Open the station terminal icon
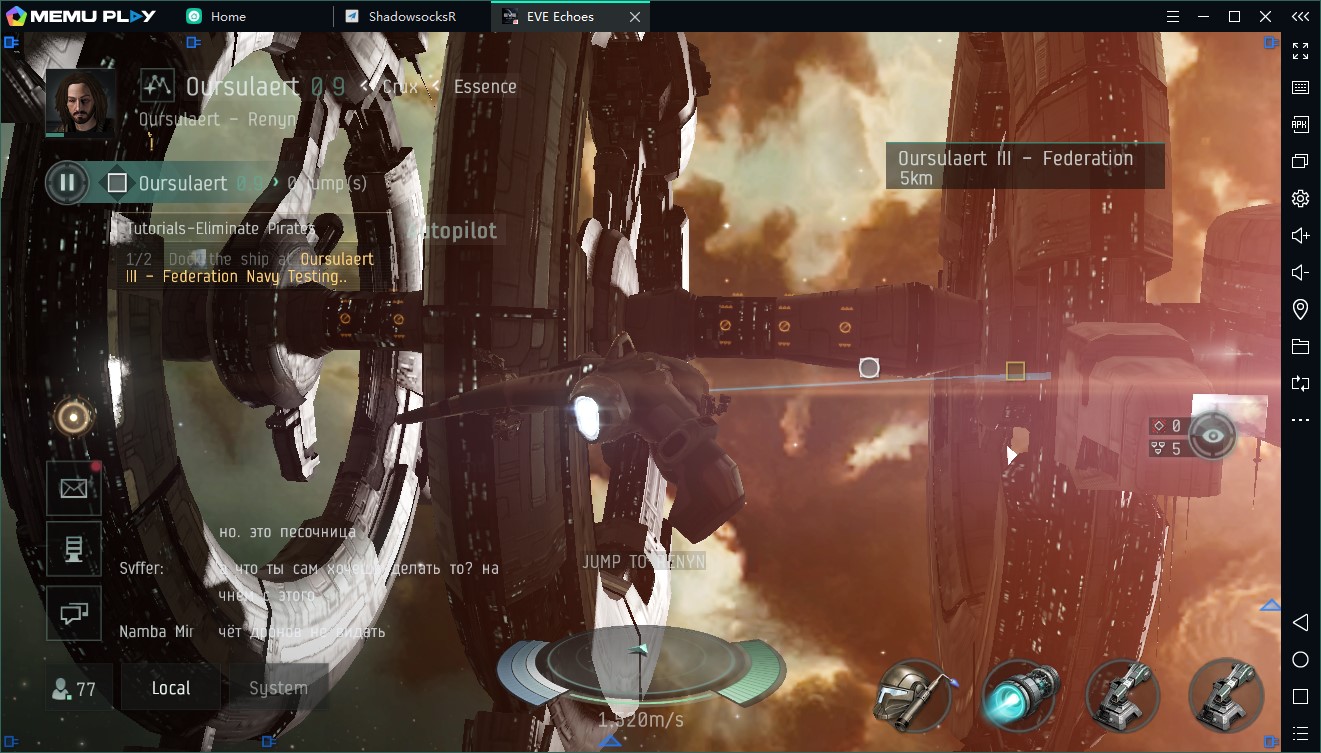The height and width of the screenshot is (753, 1321). (x=74, y=549)
